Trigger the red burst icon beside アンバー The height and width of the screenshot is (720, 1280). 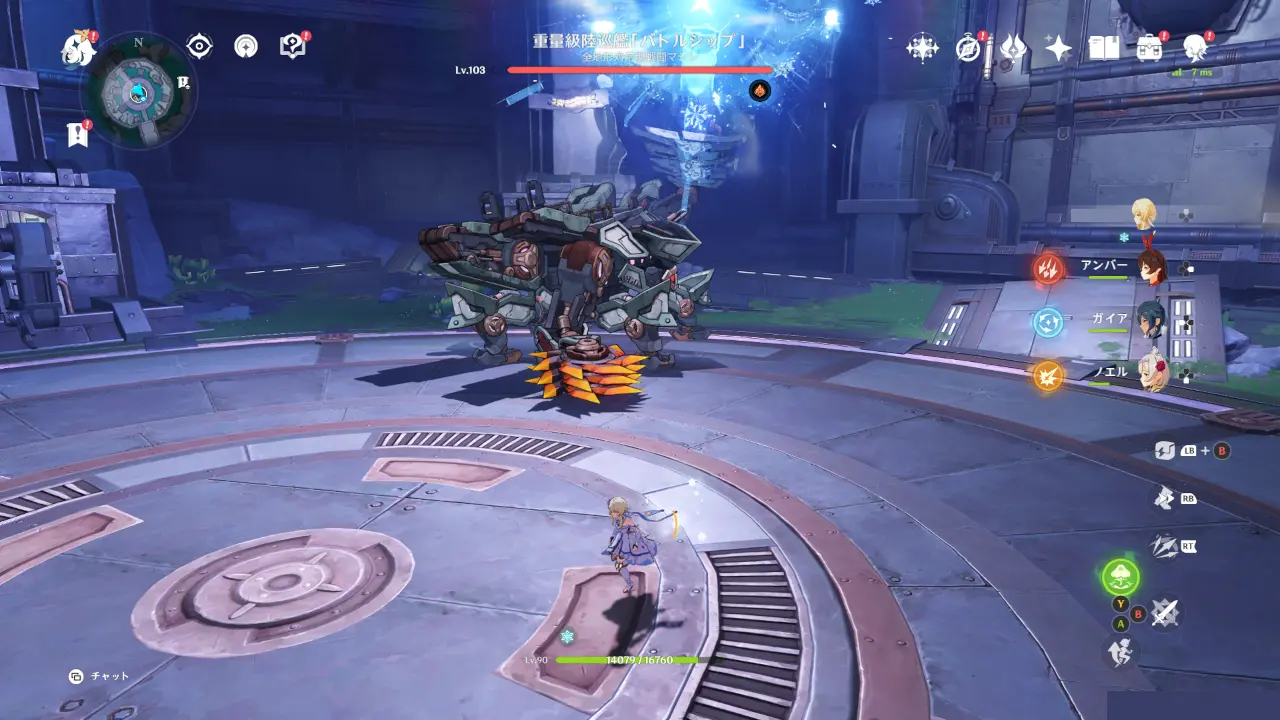click(1048, 268)
